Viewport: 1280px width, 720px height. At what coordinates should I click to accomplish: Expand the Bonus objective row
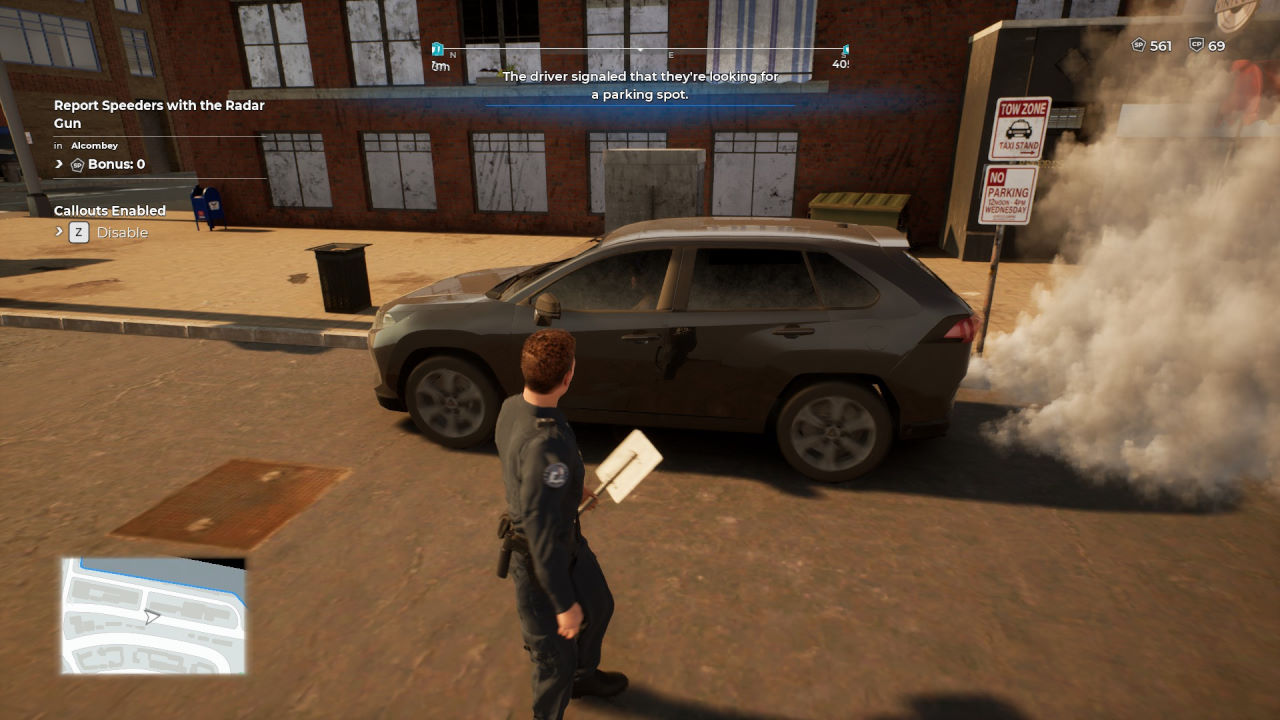pos(59,164)
